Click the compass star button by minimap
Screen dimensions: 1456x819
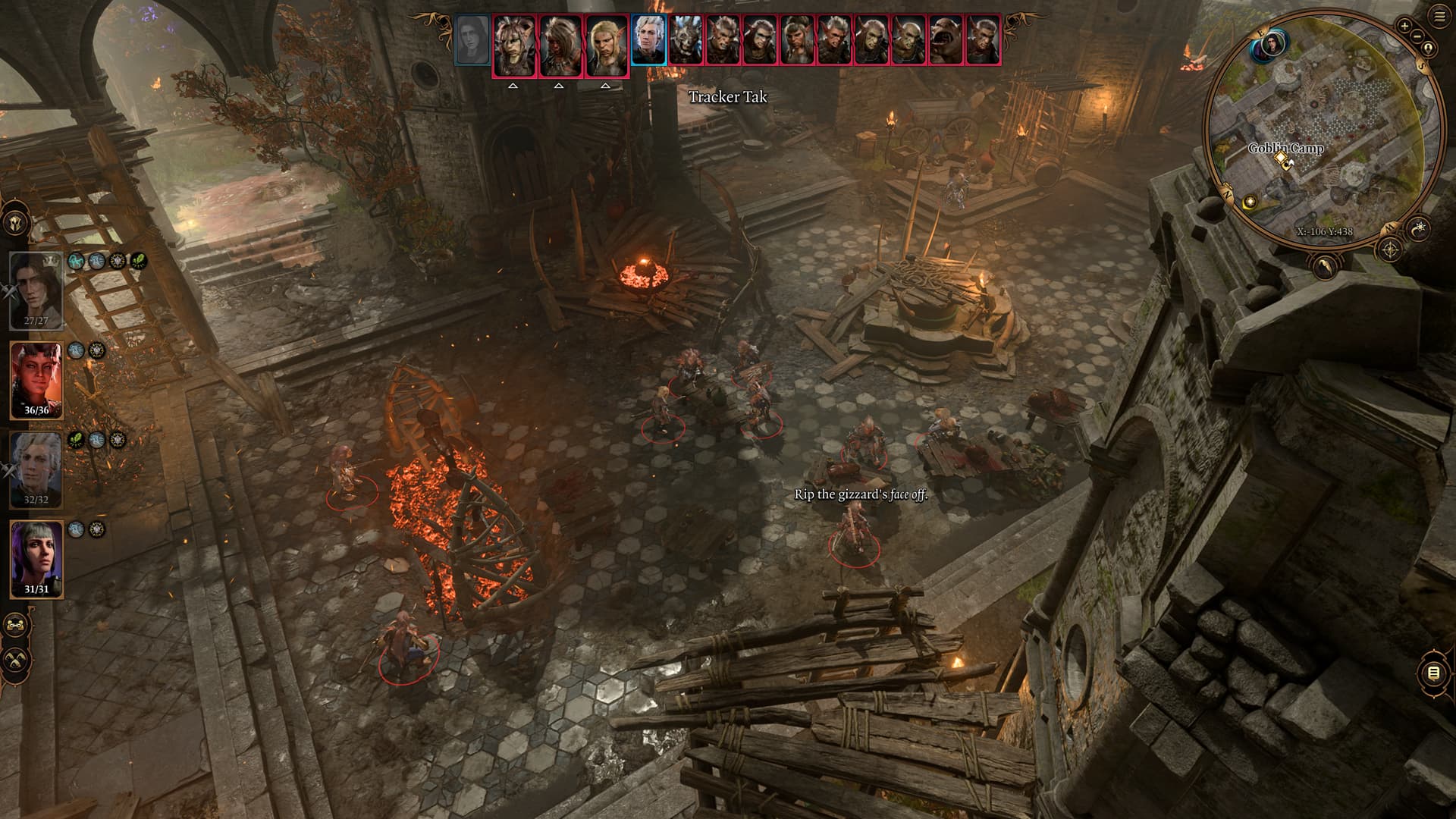pos(1391,249)
